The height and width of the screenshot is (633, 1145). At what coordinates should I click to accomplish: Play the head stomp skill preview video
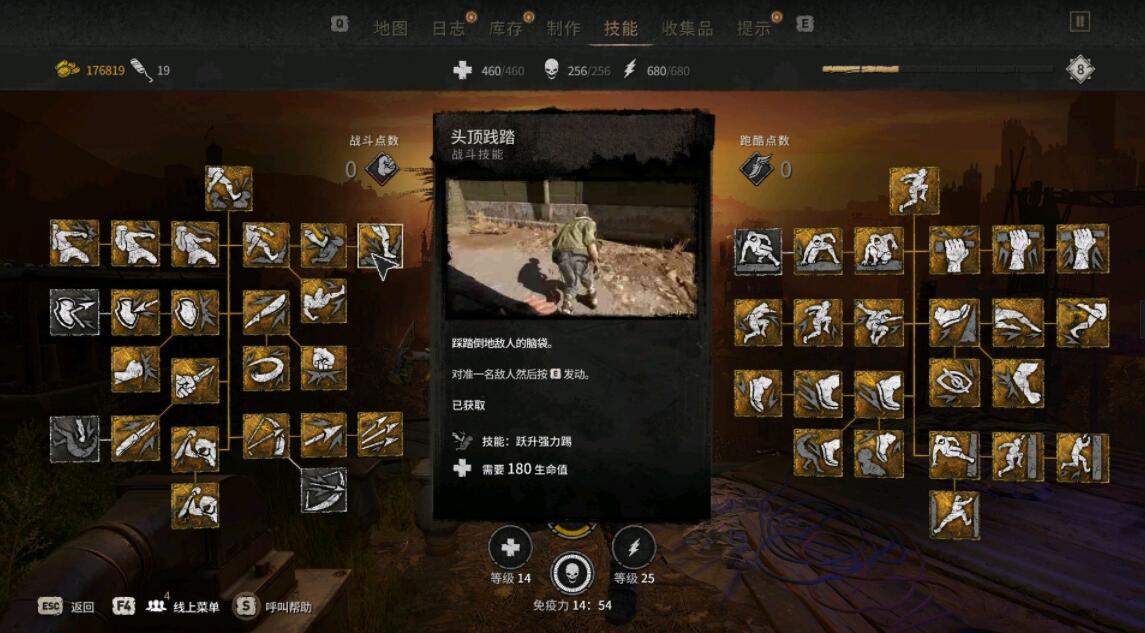click(x=571, y=249)
